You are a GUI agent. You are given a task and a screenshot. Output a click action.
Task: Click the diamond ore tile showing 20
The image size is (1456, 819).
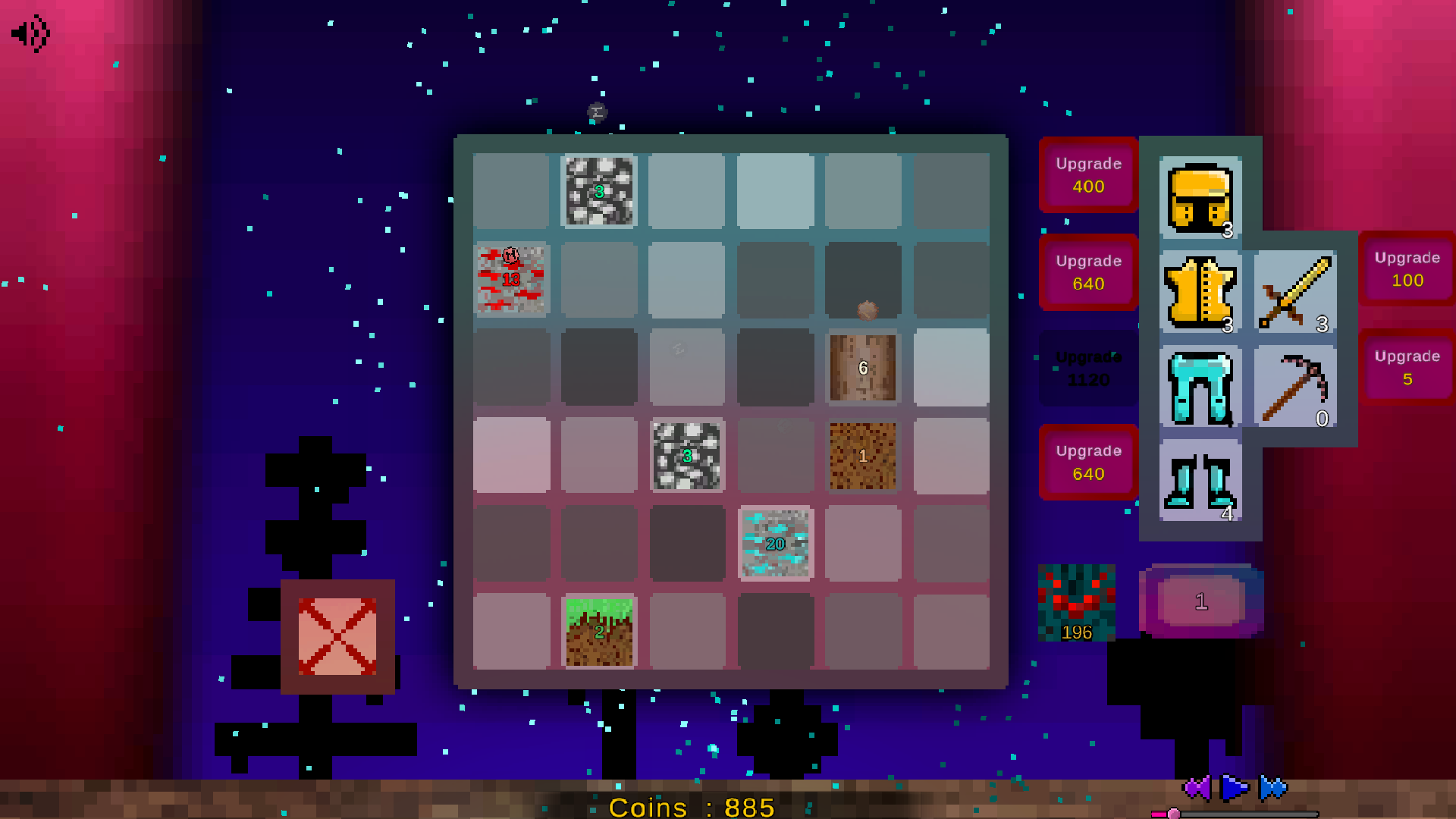pyautogui.click(x=775, y=544)
